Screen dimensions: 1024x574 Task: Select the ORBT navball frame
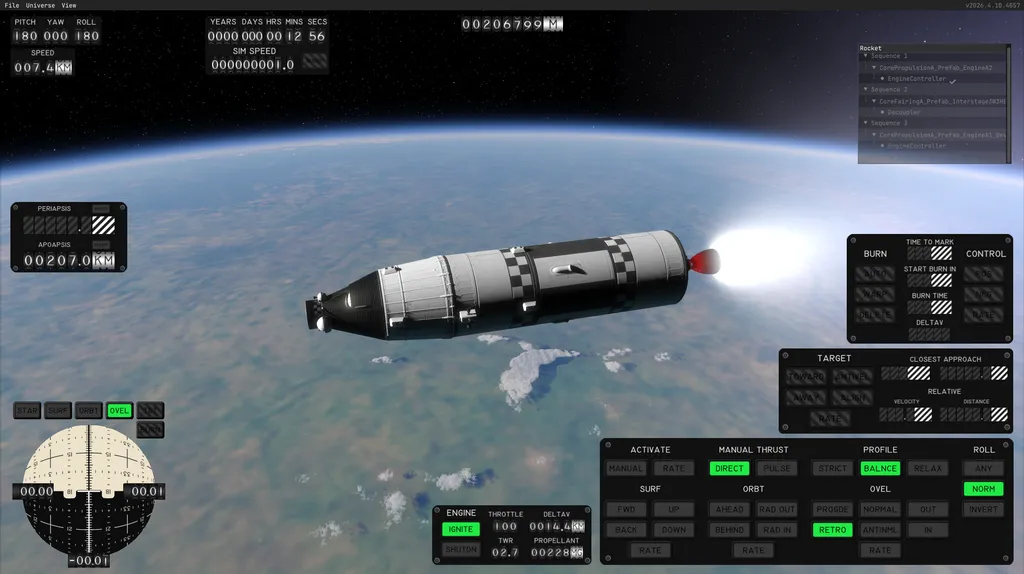click(x=89, y=411)
